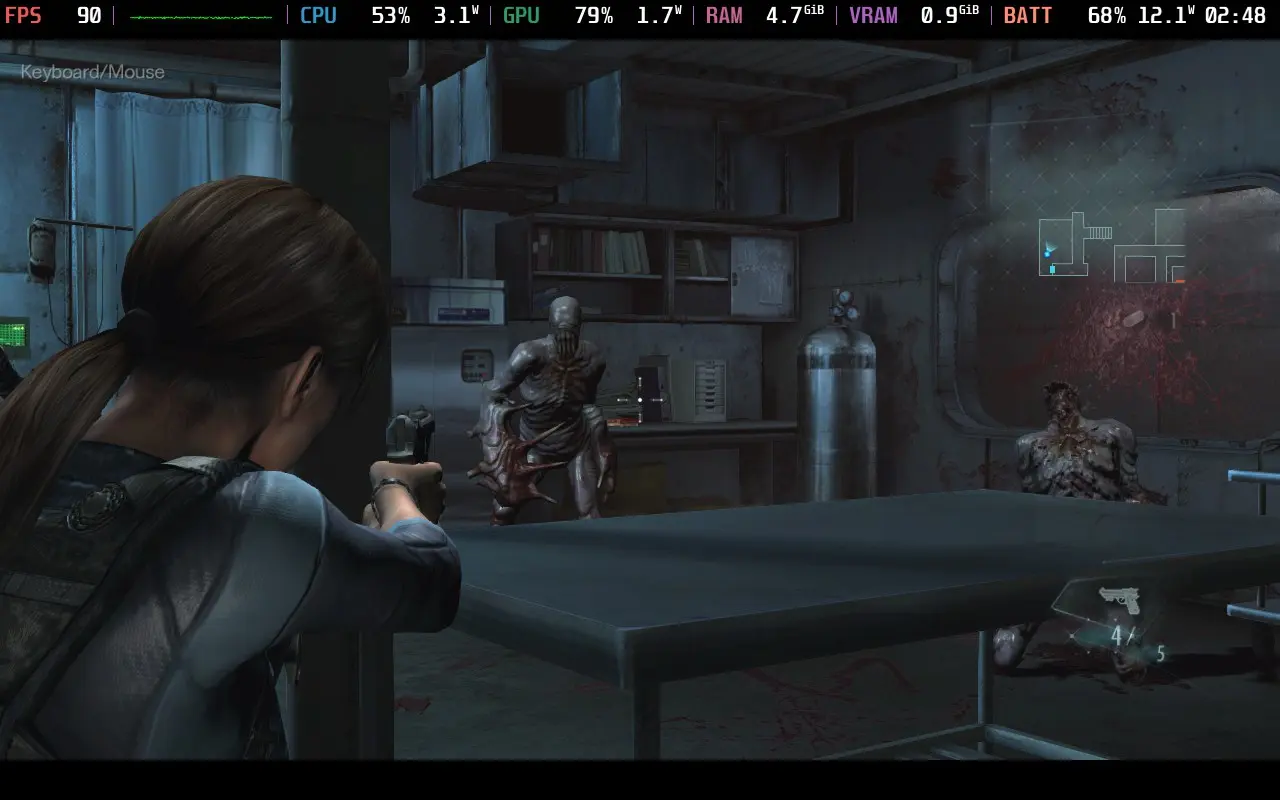
Task: Select the player marker on the minimap
Action: [x=1046, y=253]
